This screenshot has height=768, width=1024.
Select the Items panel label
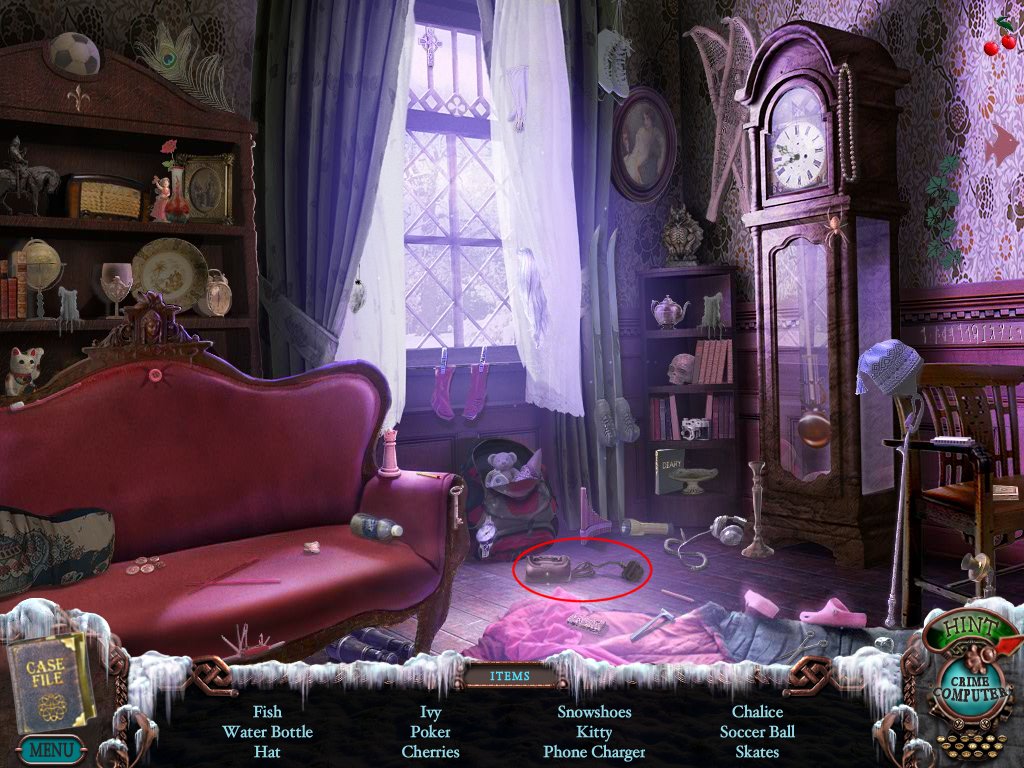click(x=511, y=676)
